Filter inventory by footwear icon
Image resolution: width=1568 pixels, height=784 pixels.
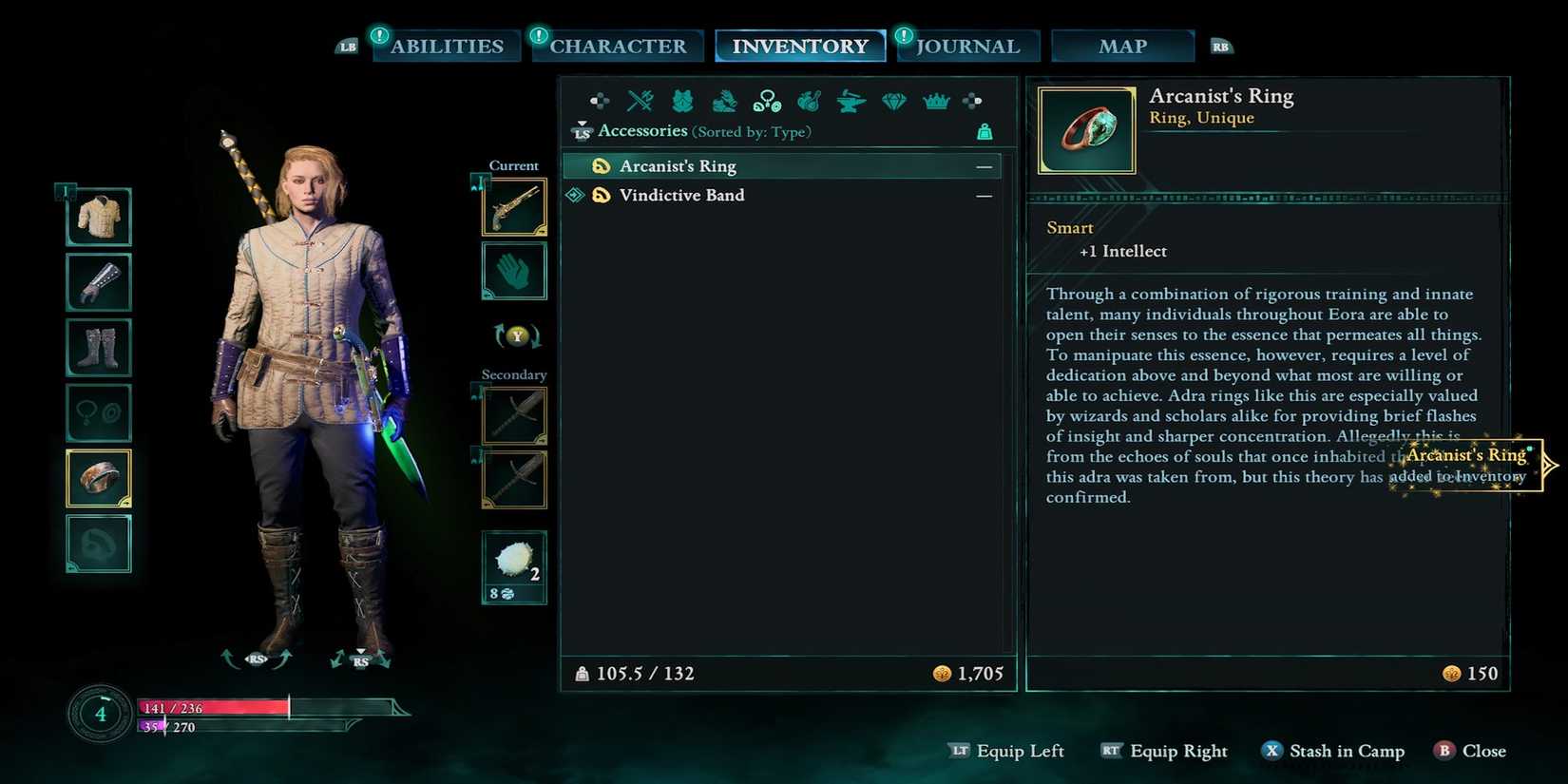click(724, 100)
